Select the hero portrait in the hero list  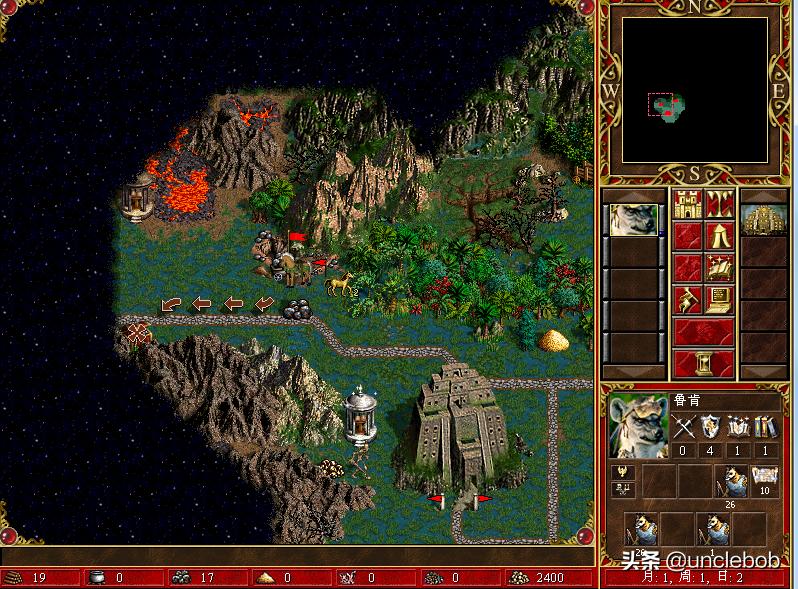point(634,220)
